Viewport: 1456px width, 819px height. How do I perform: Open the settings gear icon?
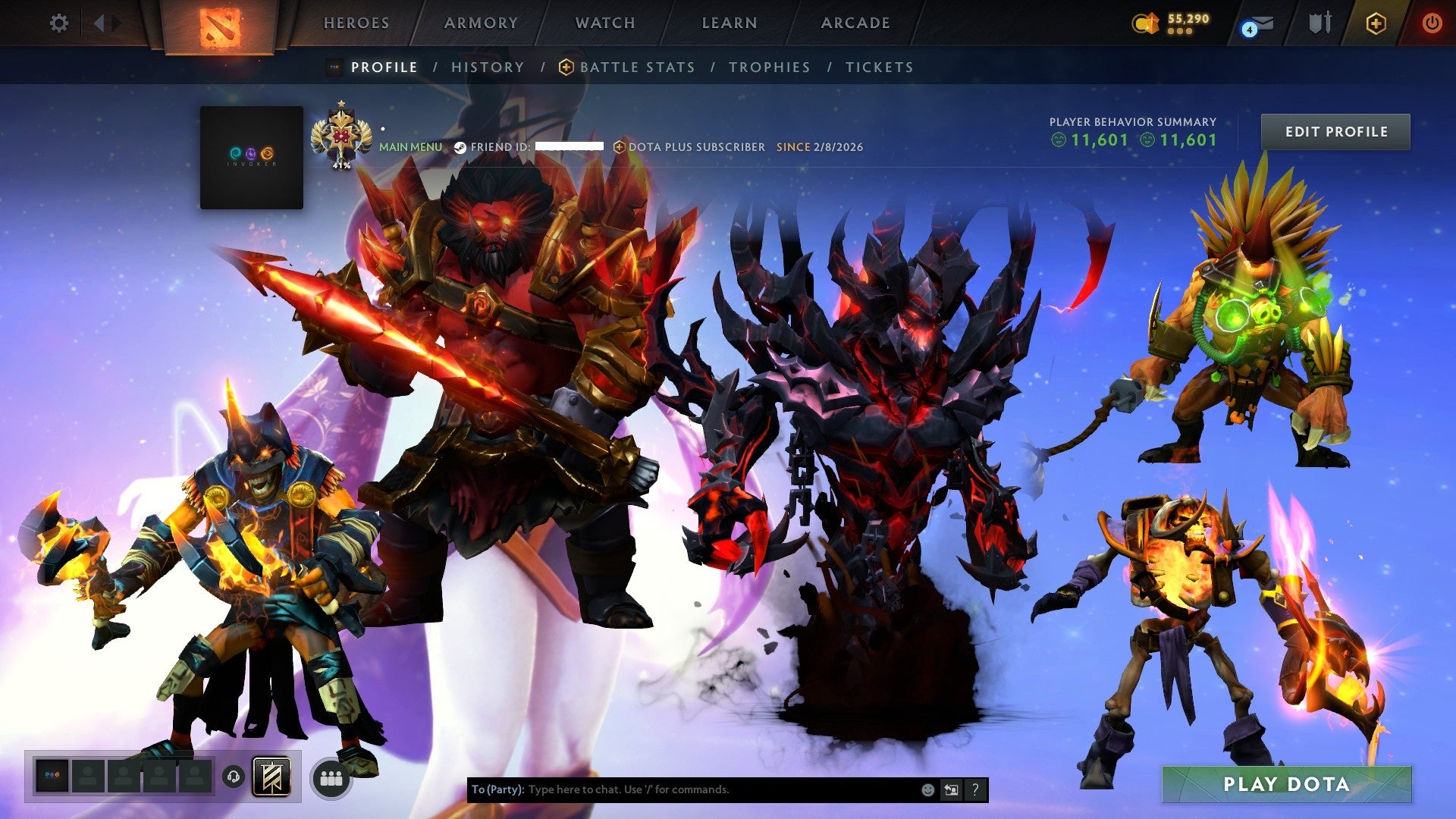pyautogui.click(x=58, y=24)
